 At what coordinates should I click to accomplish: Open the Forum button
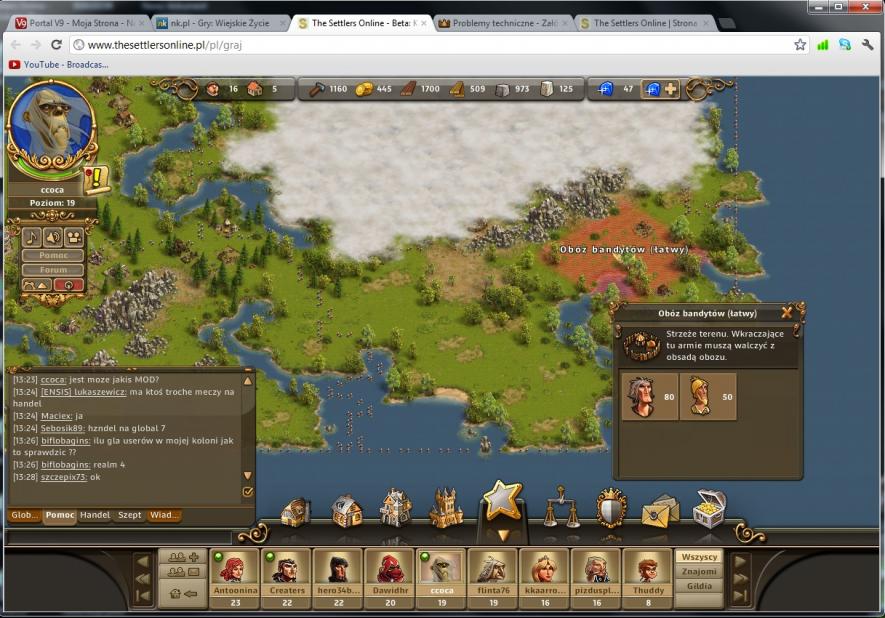pyautogui.click(x=54, y=270)
